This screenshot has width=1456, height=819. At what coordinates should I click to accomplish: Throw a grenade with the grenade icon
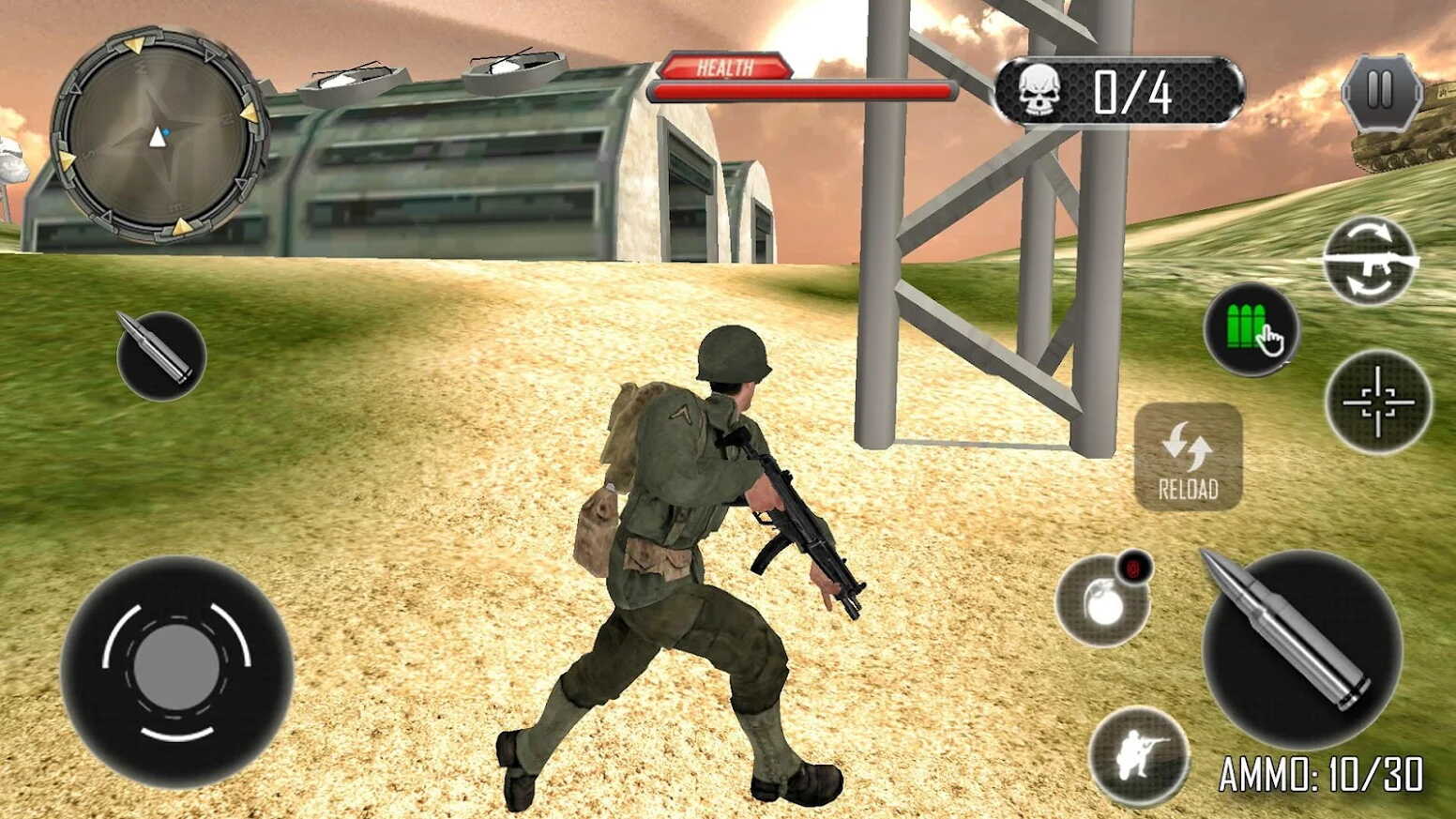pos(1103,601)
